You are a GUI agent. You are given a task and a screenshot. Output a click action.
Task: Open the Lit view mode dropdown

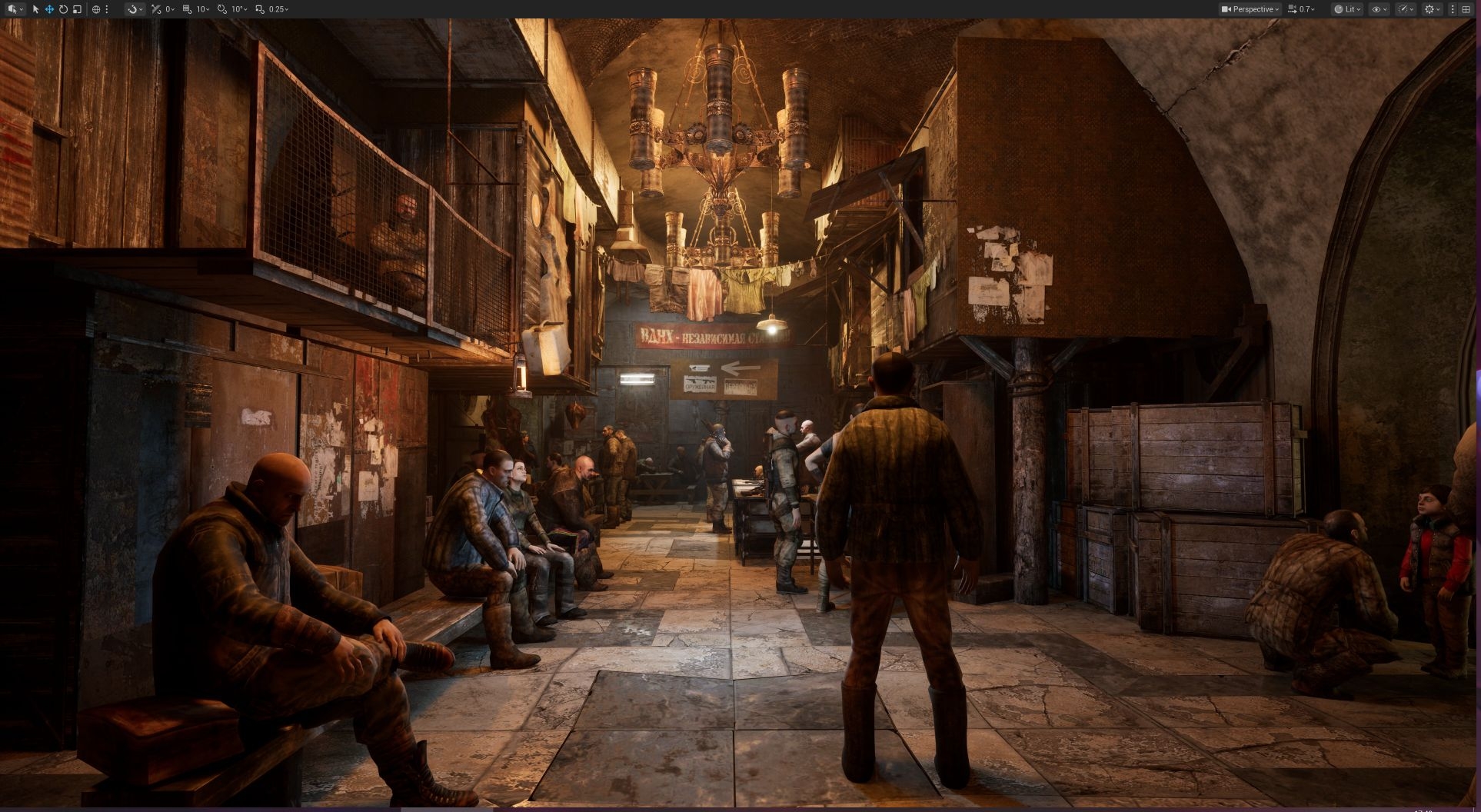point(1347,9)
